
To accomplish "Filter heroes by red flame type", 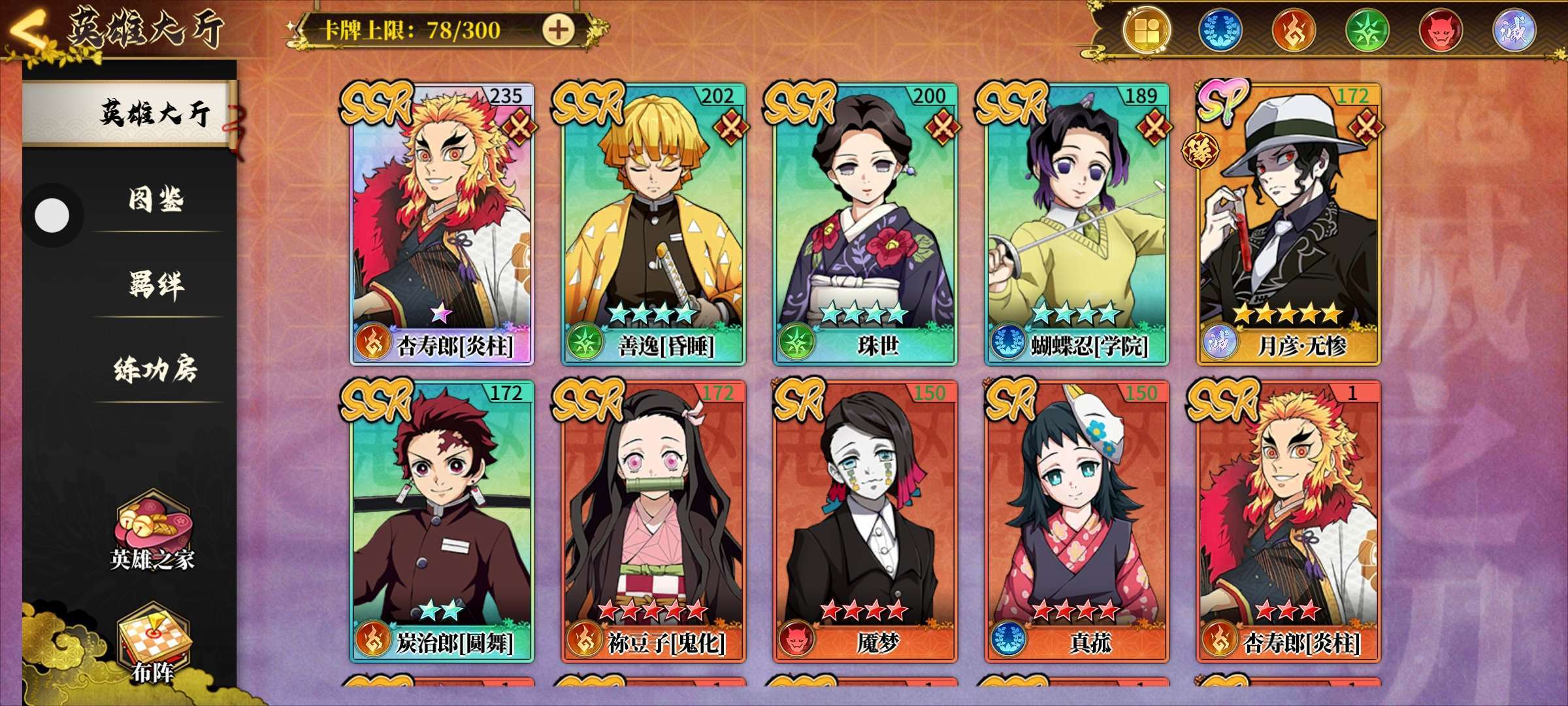I will (1293, 30).
